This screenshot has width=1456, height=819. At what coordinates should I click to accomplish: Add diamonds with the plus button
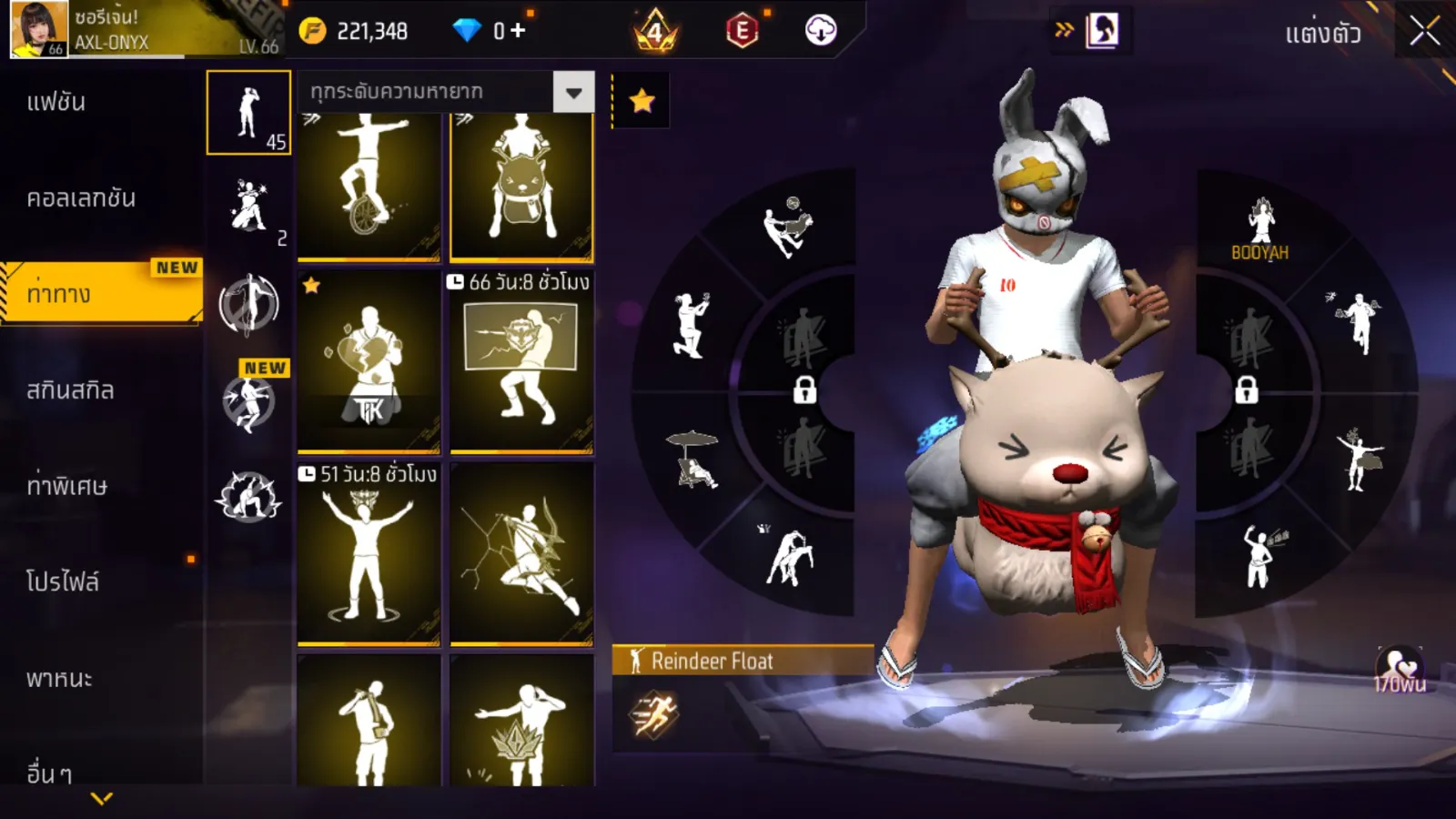518,31
